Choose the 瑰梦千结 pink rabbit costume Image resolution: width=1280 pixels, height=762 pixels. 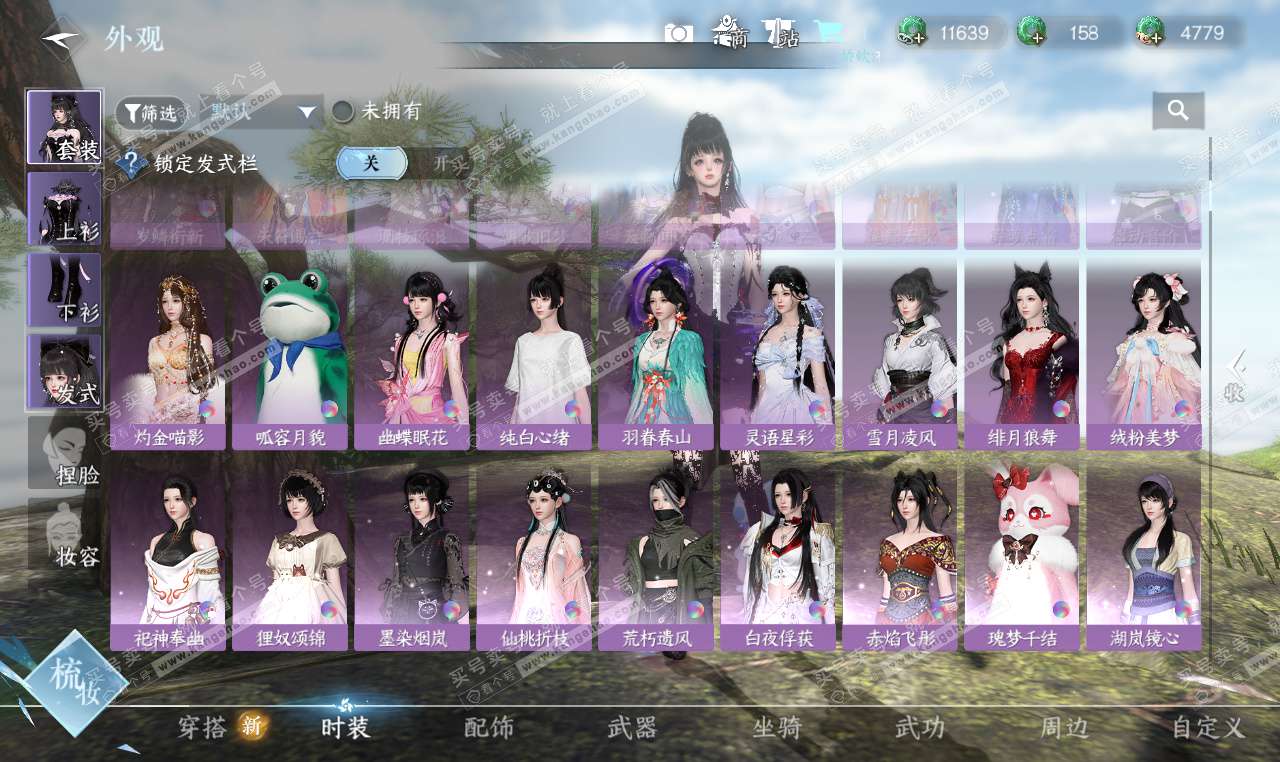pyautogui.click(x=1022, y=557)
